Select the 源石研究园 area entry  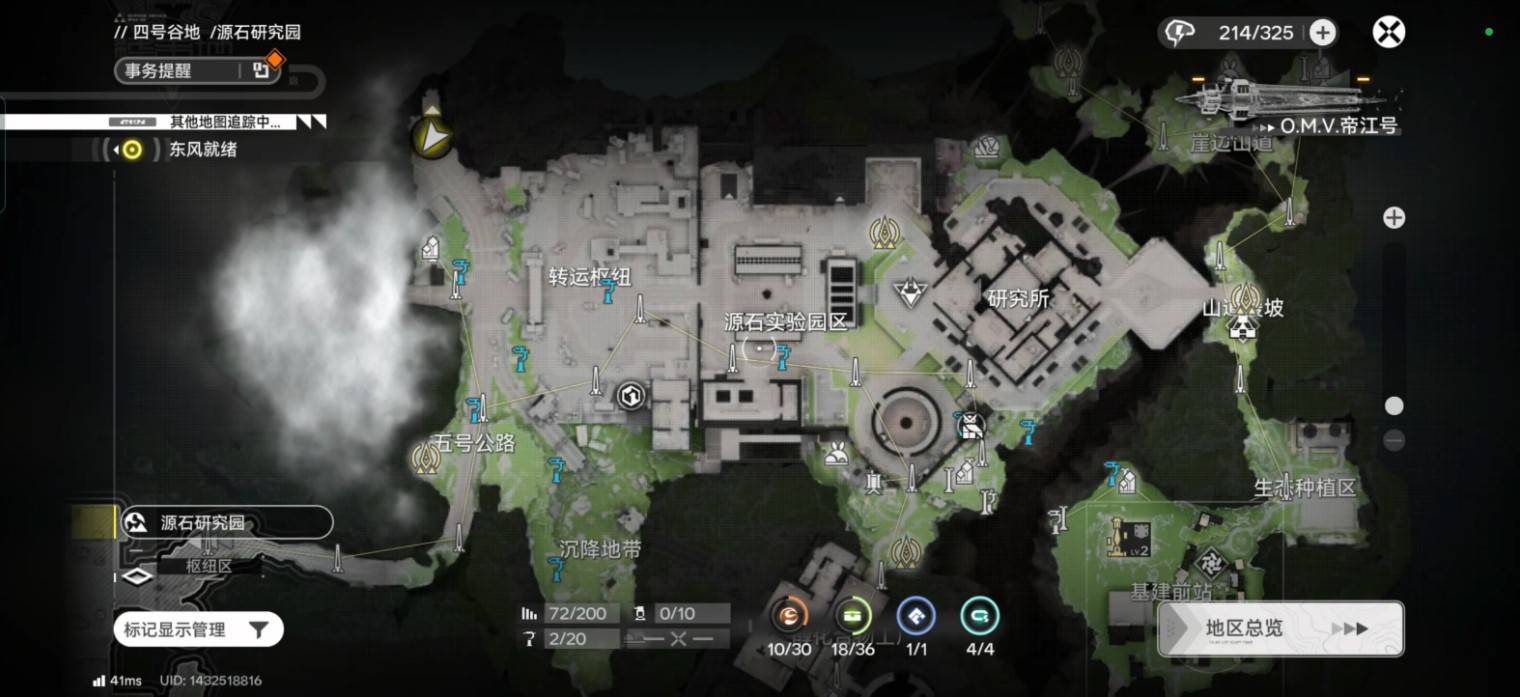226,522
